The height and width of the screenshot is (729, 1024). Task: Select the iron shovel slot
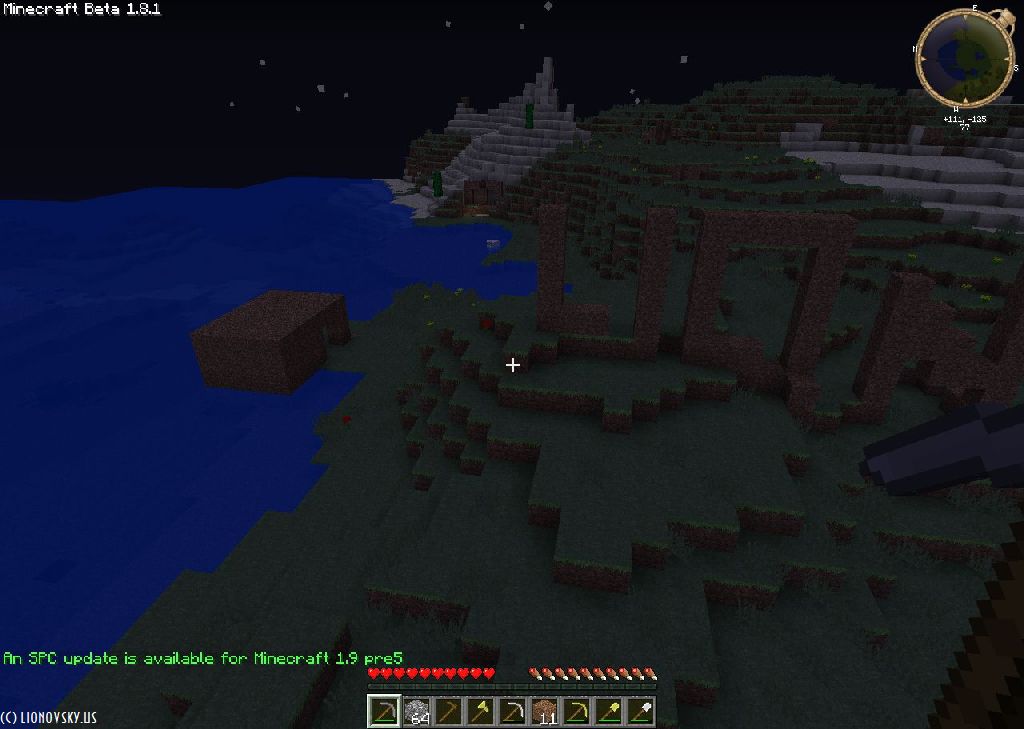[x=641, y=711]
